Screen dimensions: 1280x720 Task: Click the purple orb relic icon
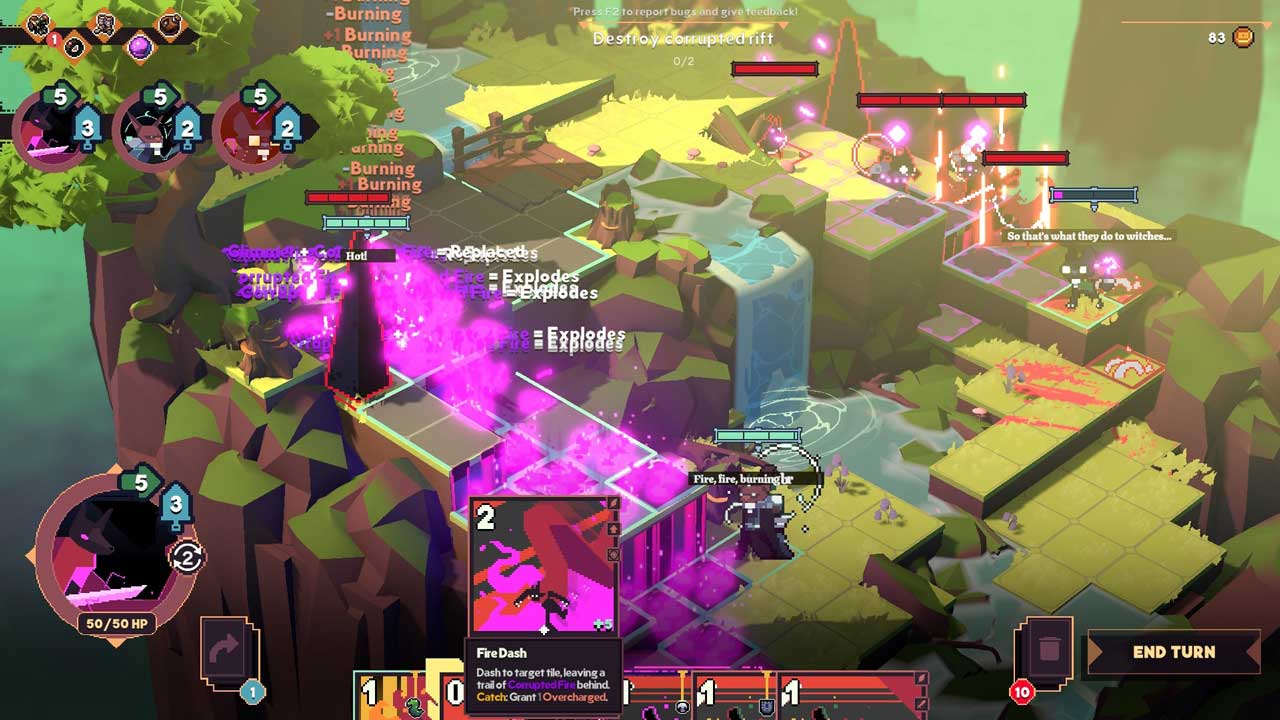[x=139, y=45]
